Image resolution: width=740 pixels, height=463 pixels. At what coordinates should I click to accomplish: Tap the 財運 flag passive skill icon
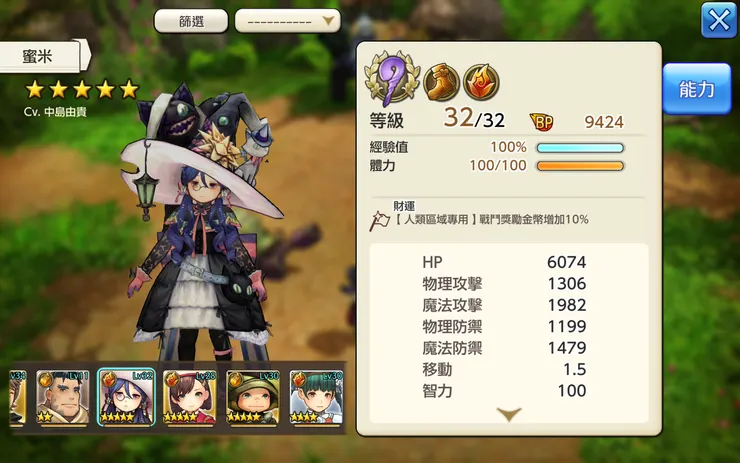coord(380,219)
